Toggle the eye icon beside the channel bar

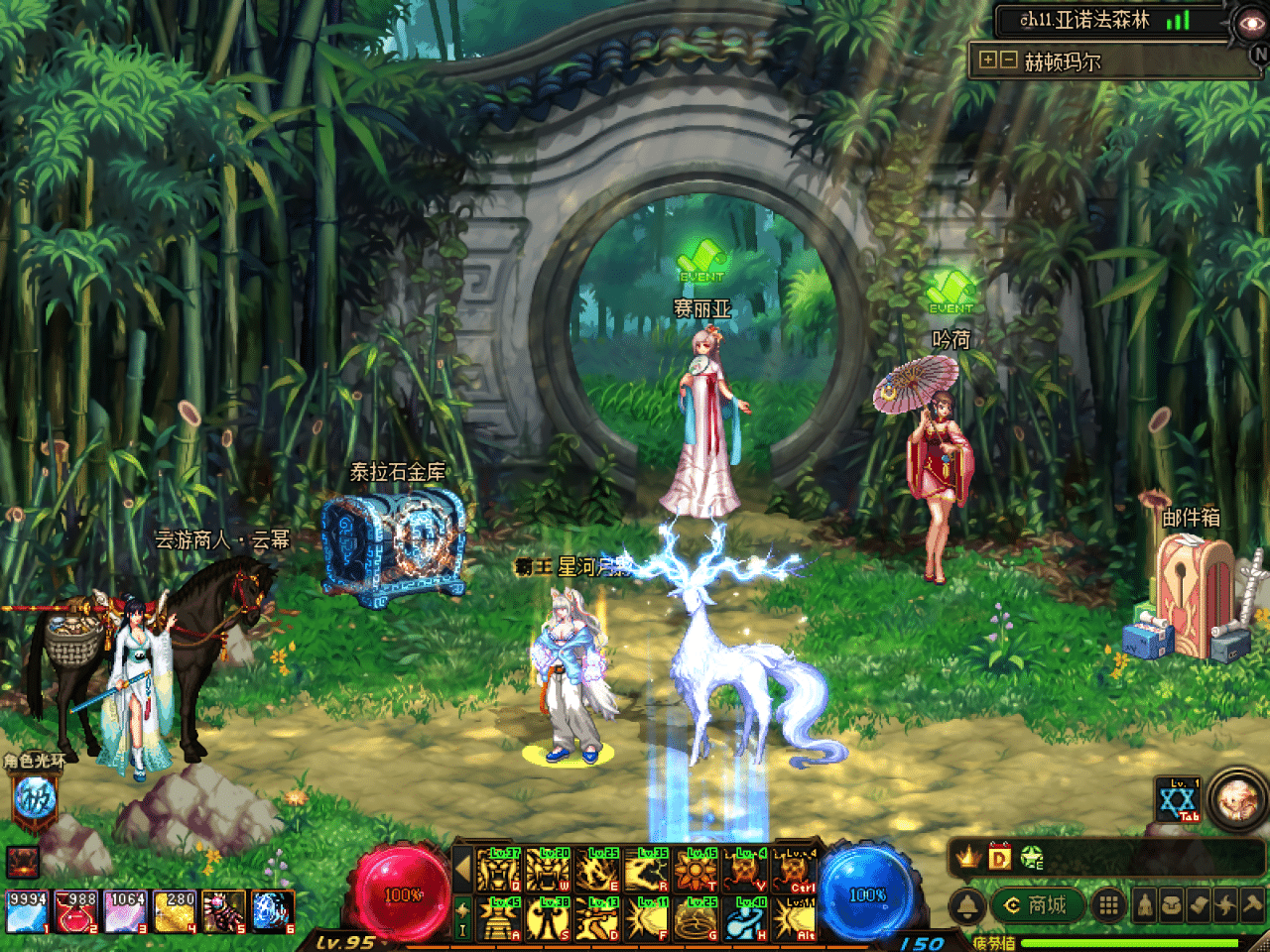click(1247, 23)
